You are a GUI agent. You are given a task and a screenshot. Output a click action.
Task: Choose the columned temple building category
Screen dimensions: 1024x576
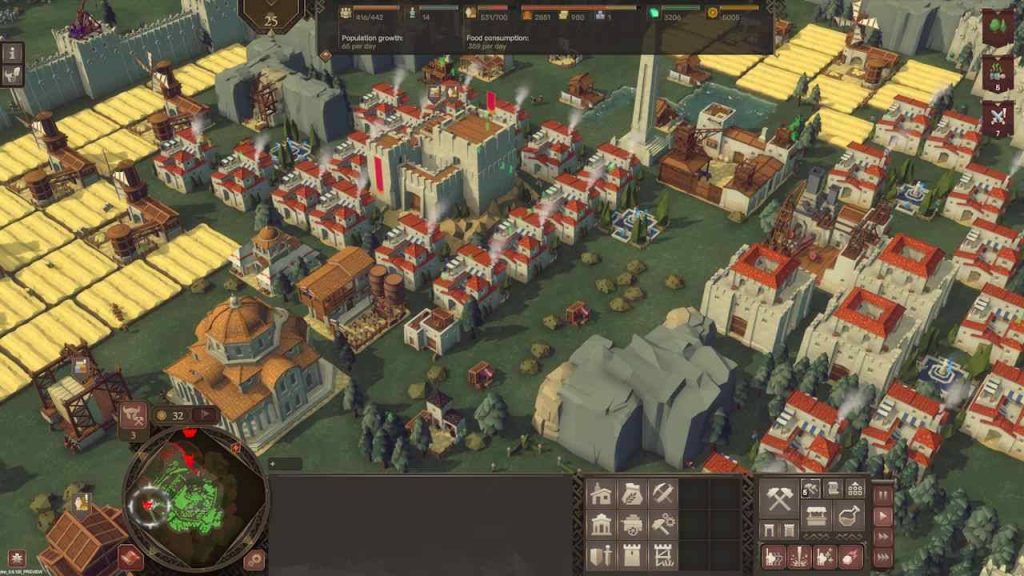(602, 524)
